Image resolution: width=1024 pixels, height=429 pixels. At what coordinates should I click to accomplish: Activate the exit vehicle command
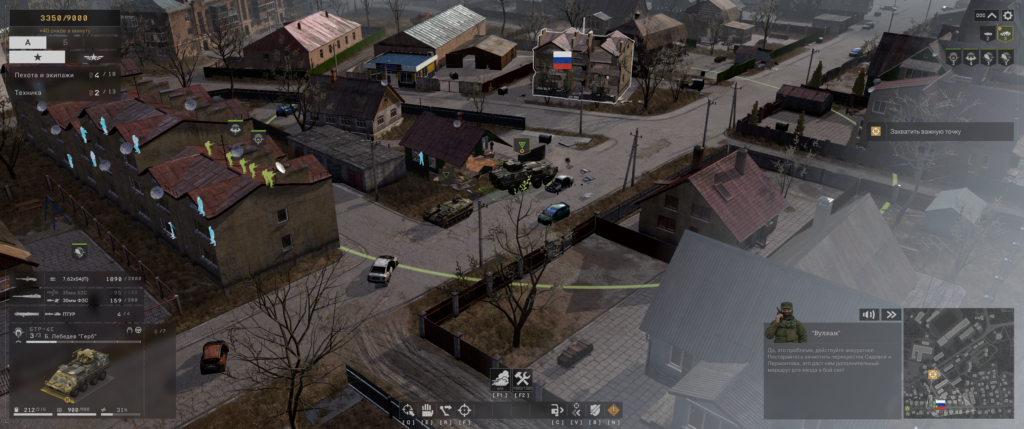tap(557, 409)
